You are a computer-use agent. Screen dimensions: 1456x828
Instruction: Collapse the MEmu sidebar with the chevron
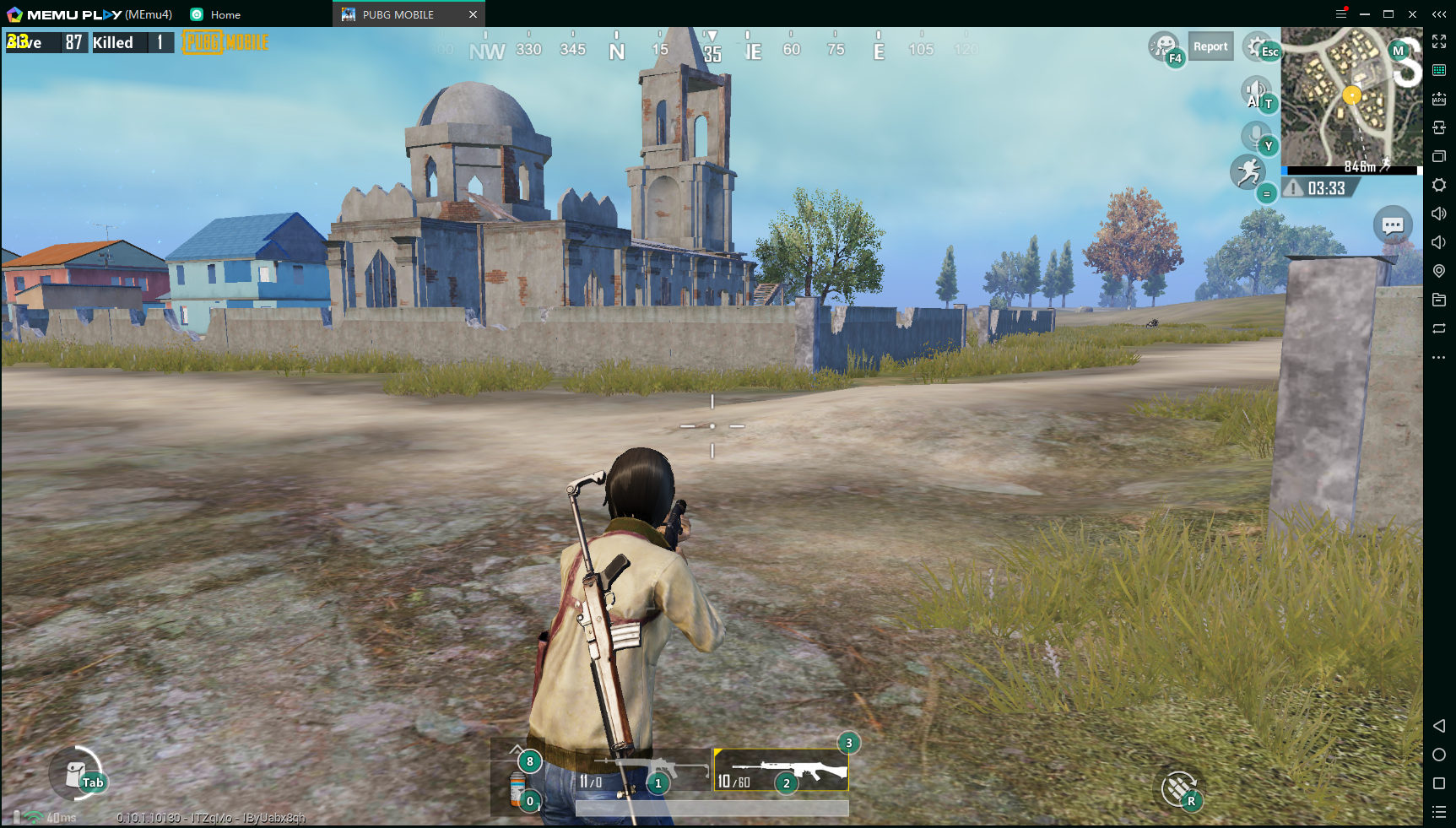(x=1439, y=14)
